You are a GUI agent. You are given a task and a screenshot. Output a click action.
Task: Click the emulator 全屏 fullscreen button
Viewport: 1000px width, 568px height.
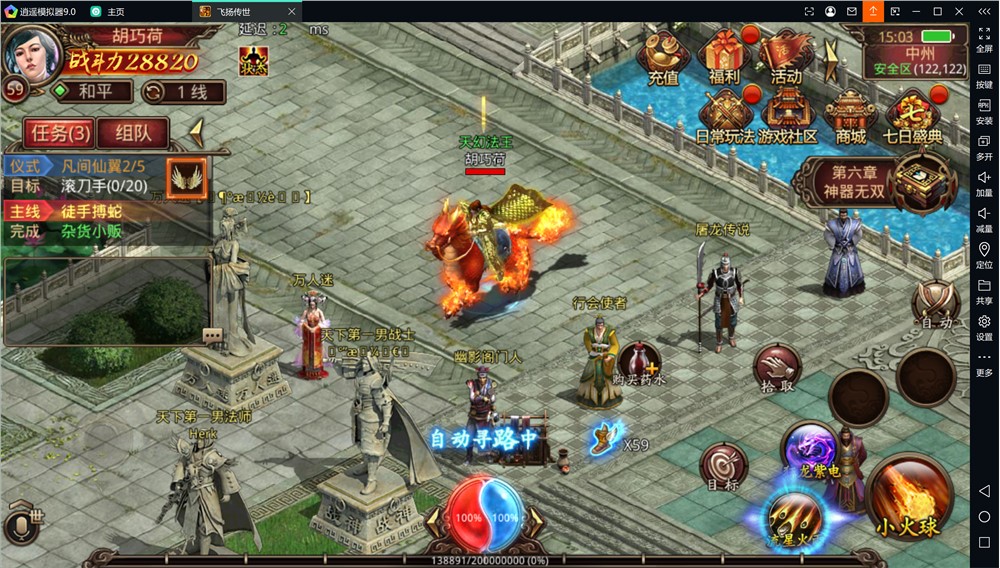[x=984, y=39]
